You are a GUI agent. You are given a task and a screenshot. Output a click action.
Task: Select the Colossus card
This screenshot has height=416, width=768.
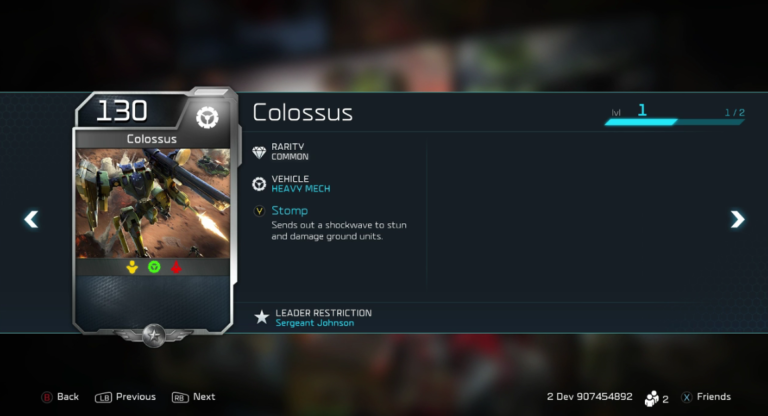[x=153, y=210]
